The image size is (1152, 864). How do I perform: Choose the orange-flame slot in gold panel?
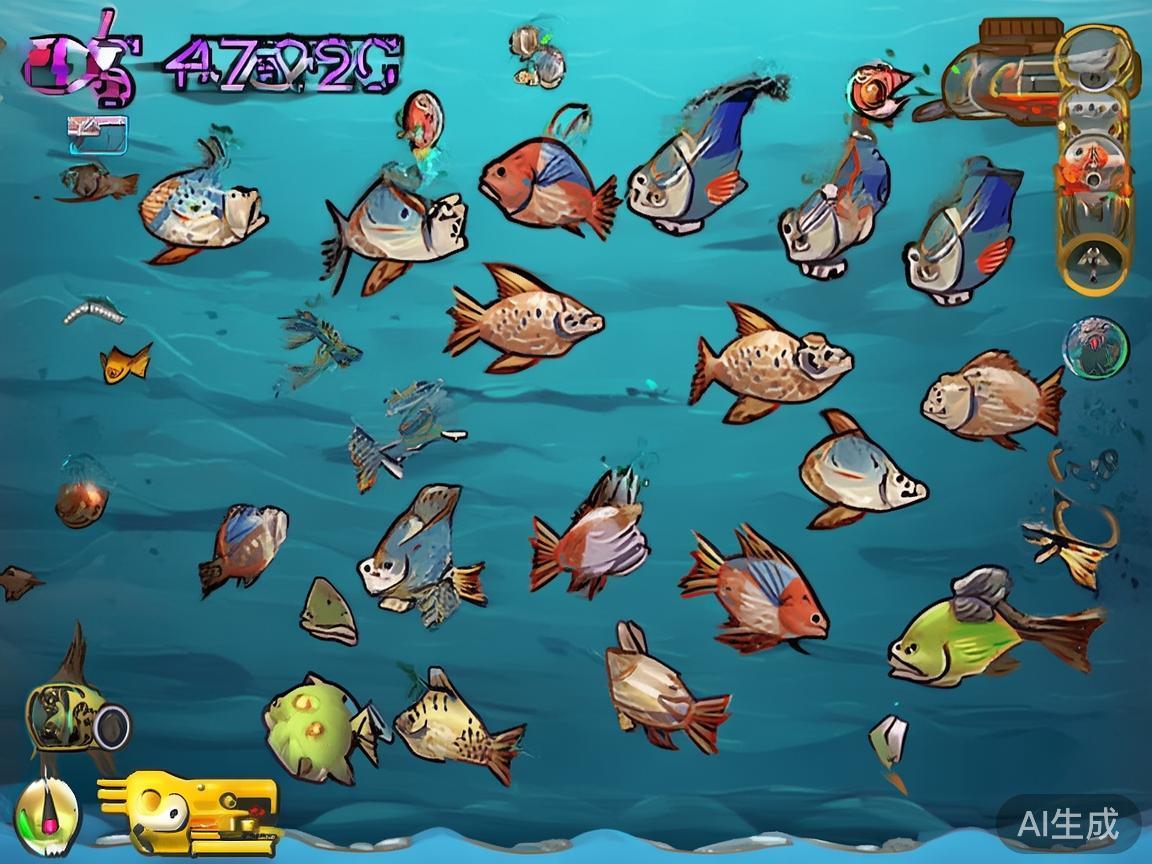(x=1094, y=160)
